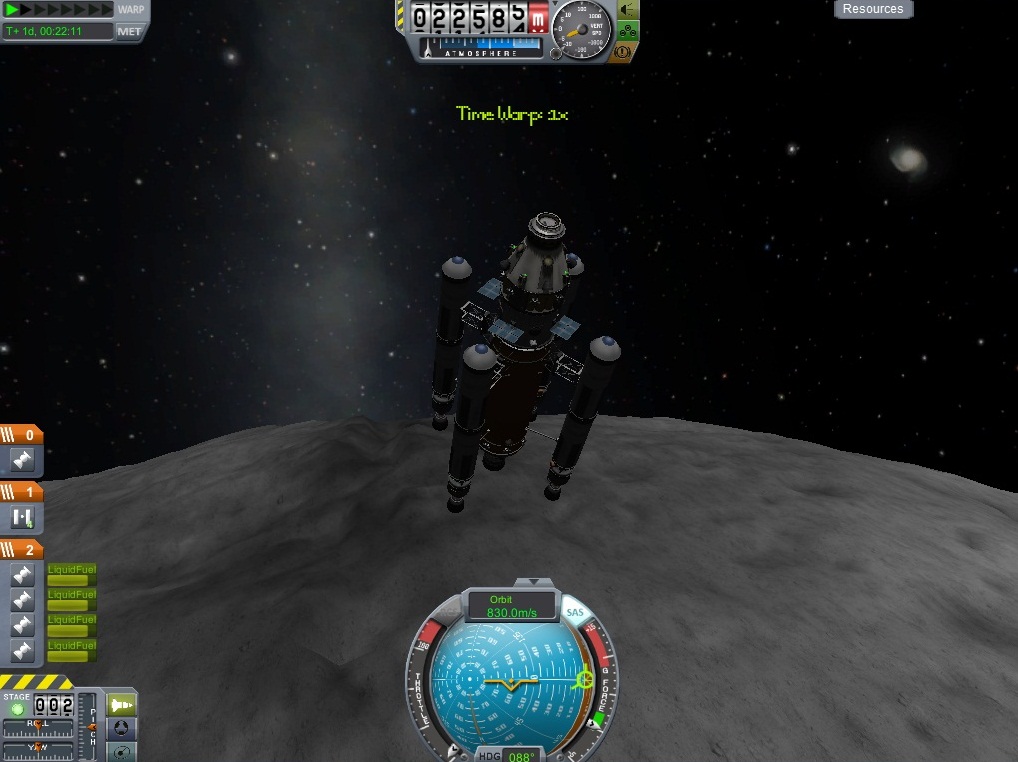Viewport: 1018px width, 762px height.
Task: Open the orbital map view button
Action: coord(120,751)
